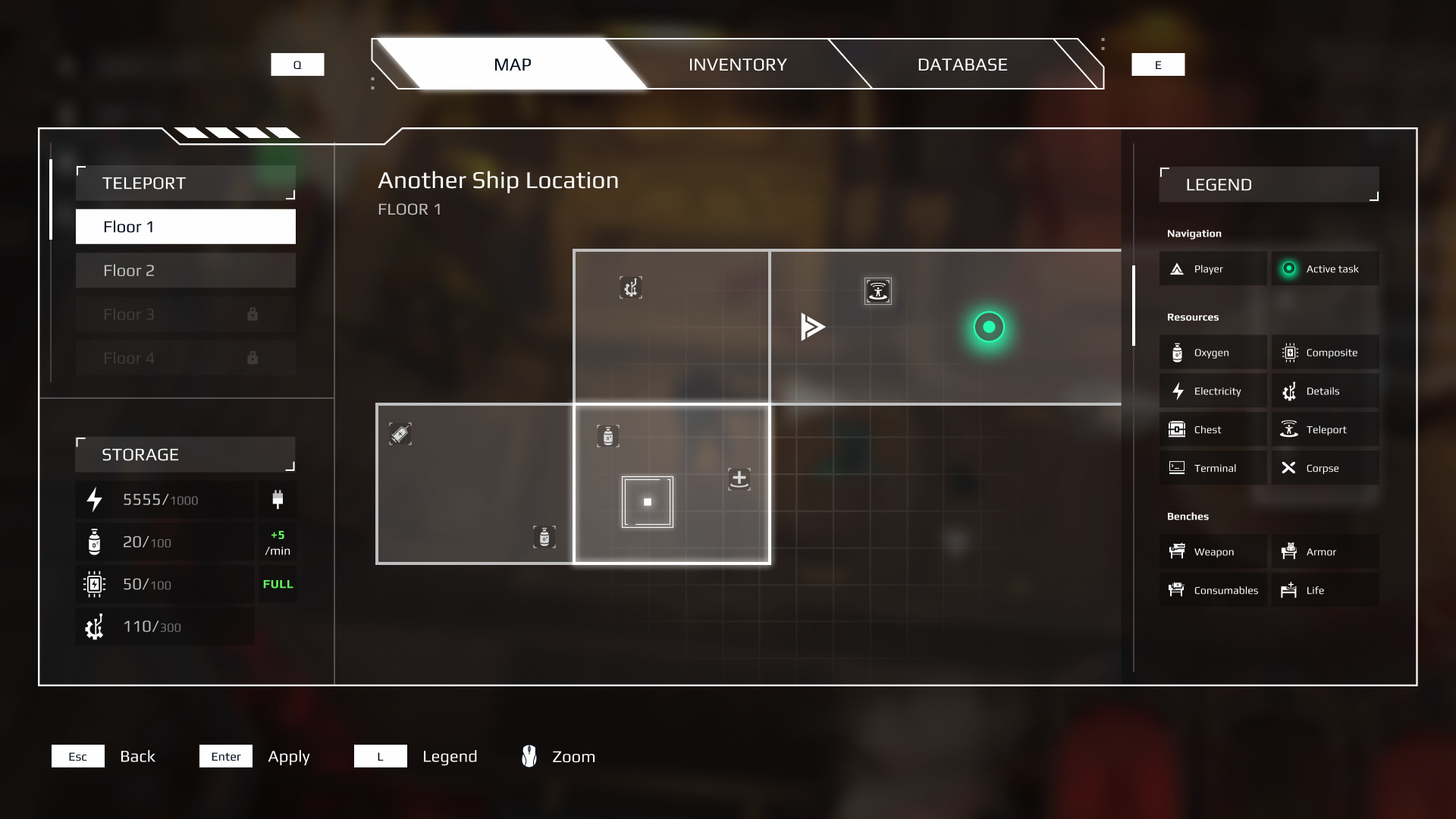Select the Corpse legend entry
The image size is (1456, 819).
pyautogui.click(x=1324, y=469)
